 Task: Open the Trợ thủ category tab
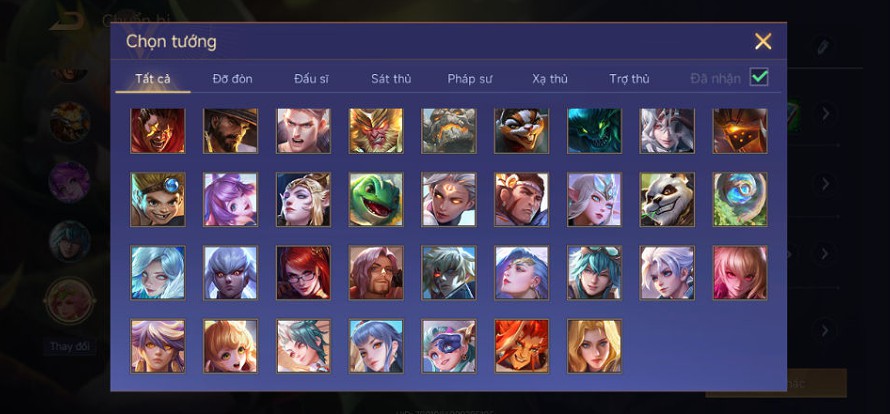click(x=629, y=79)
